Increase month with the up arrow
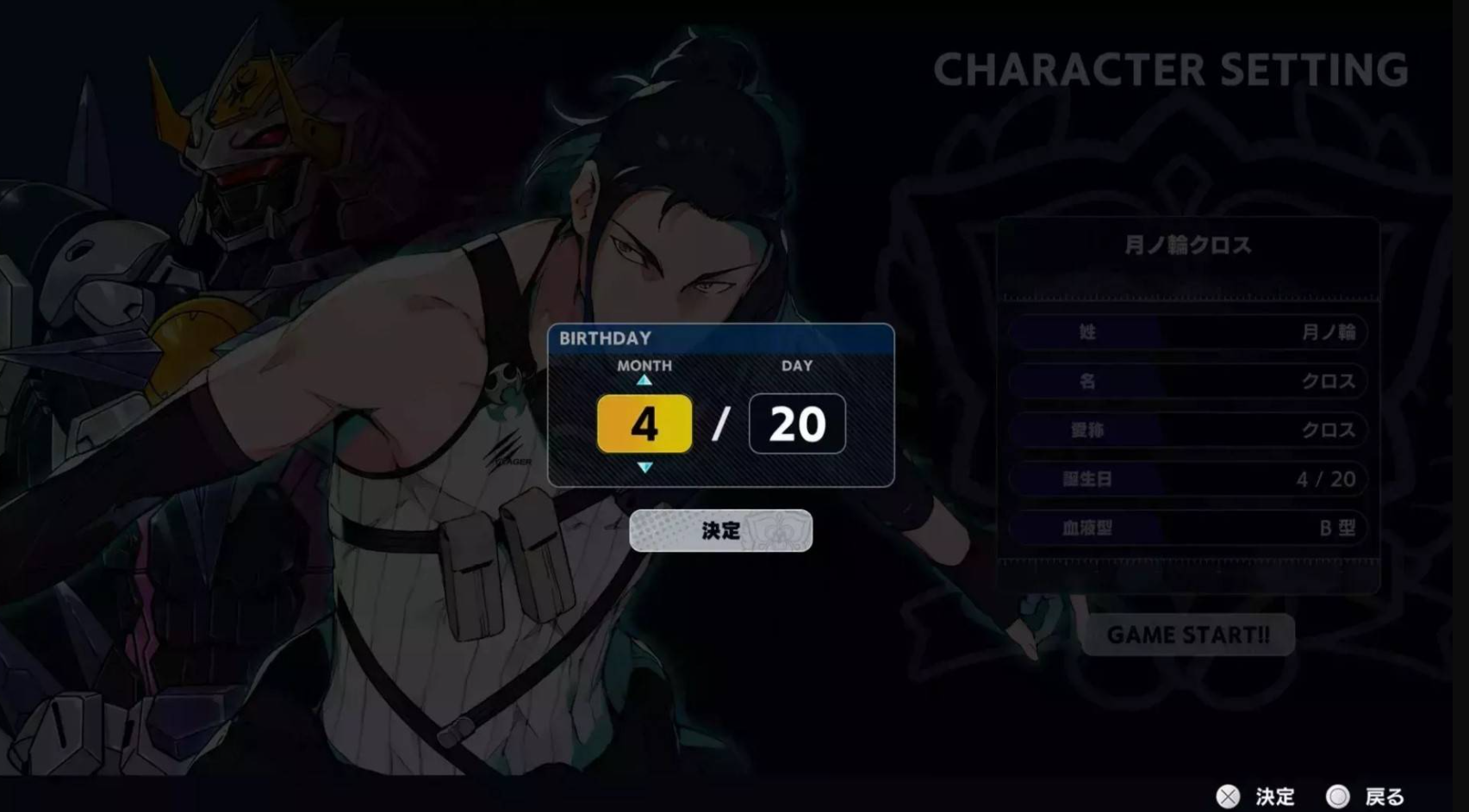The height and width of the screenshot is (812, 1469). coord(644,380)
